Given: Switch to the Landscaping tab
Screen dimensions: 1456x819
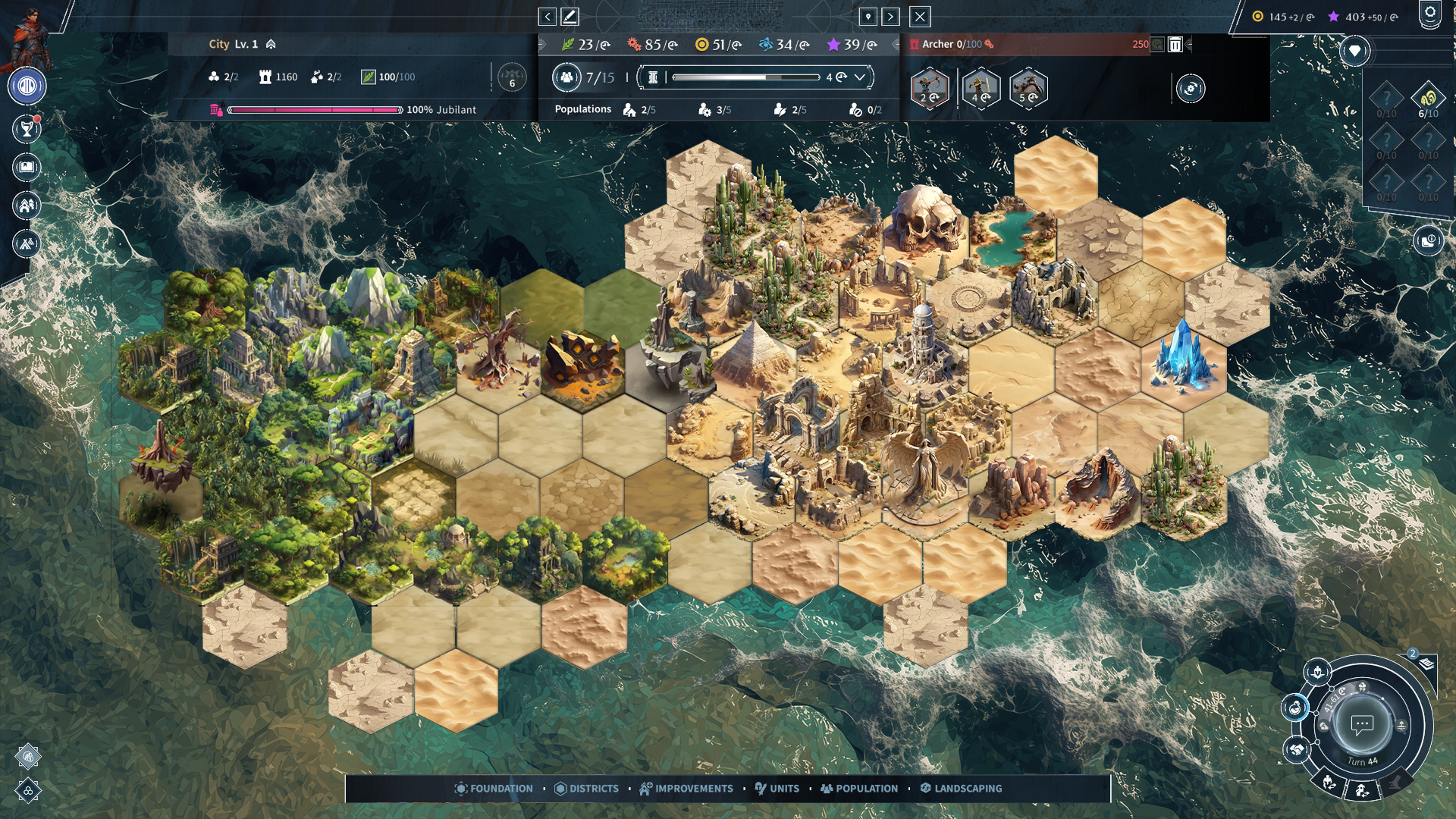Looking at the screenshot, I should coord(961,789).
